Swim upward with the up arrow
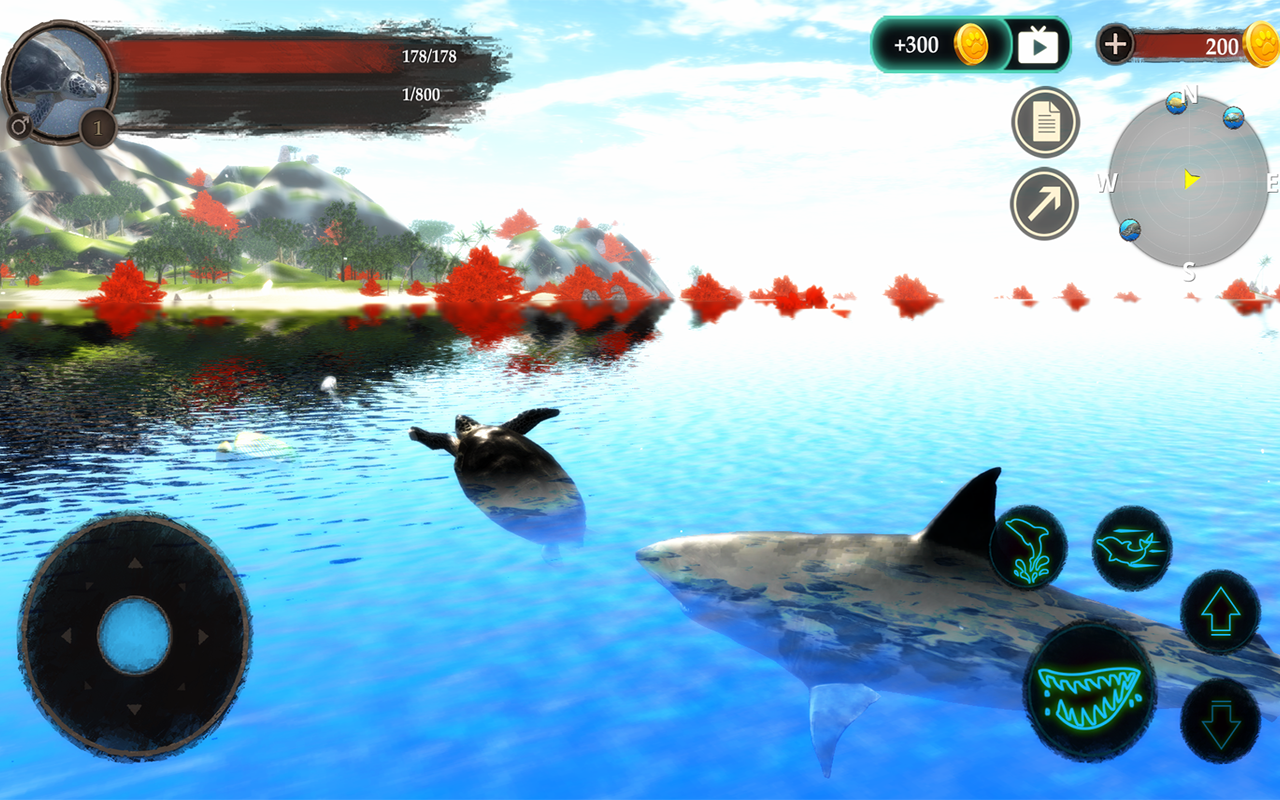This screenshot has width=1280, height=800. [1220, 611]
